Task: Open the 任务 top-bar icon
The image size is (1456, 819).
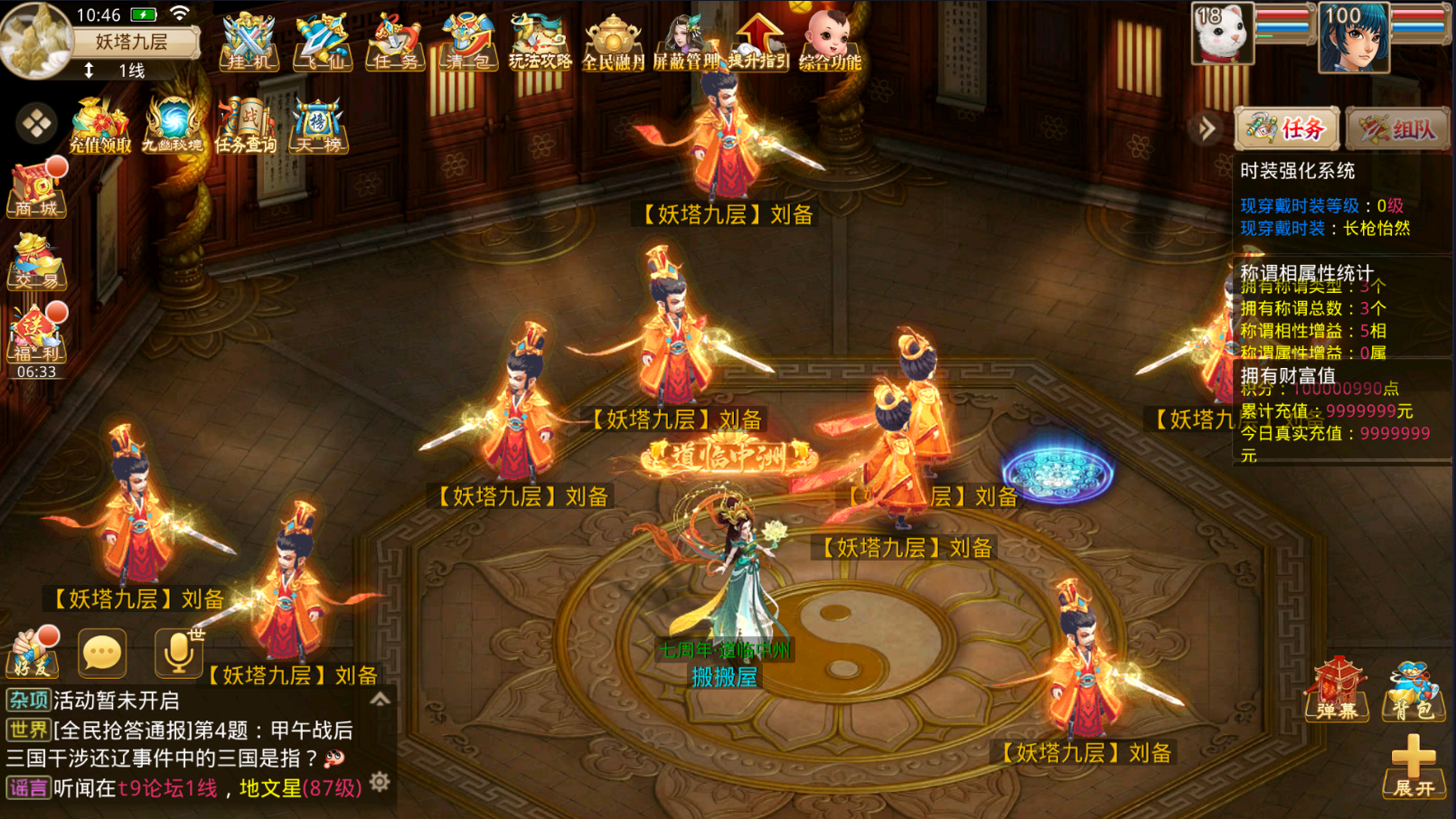Action: pyautogui.click(x=394, y=42)
